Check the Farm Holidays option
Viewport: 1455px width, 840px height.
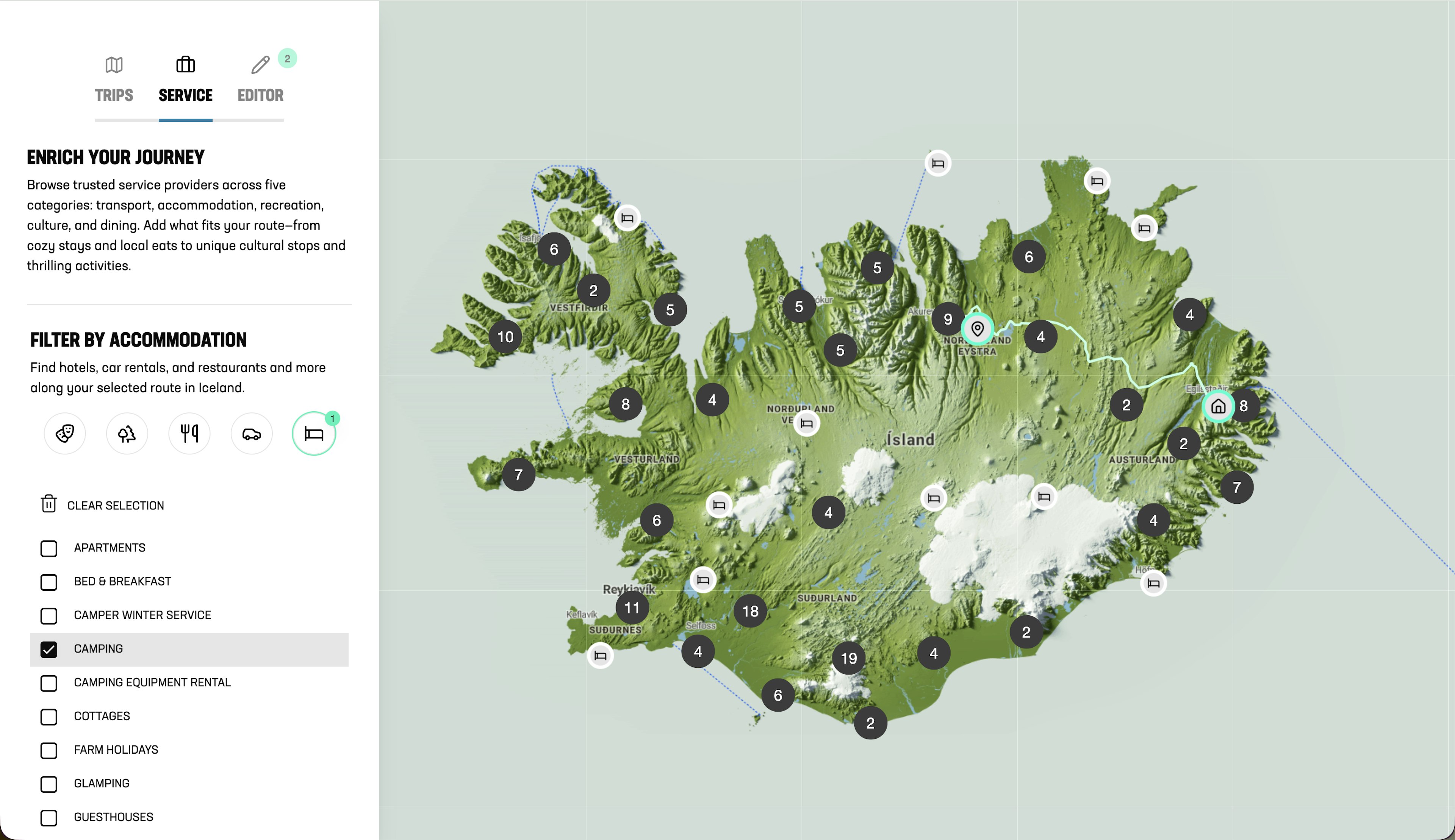pos(49,750)
